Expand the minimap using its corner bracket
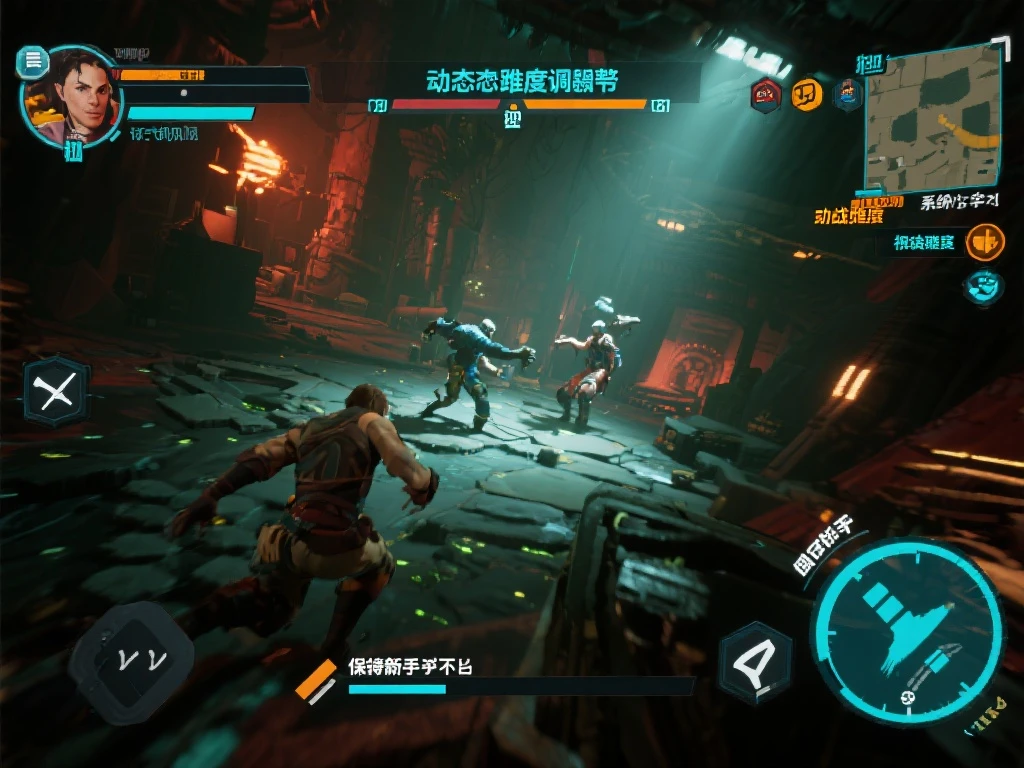Image resolution: width=1024 pixels, height=768 pixels. [x=1000, y=46]
